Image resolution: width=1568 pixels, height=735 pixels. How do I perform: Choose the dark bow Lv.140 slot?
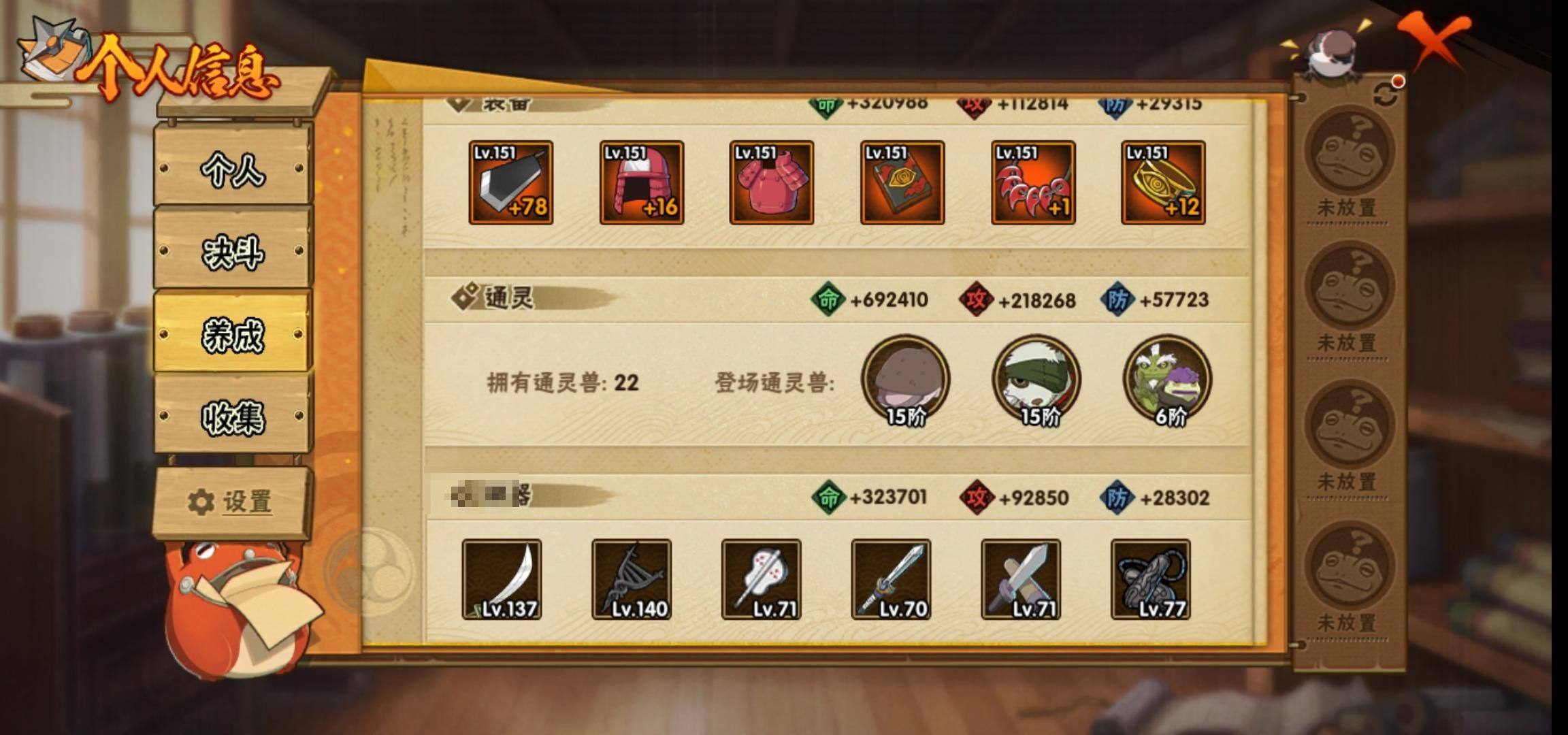[x=632, y=579]
